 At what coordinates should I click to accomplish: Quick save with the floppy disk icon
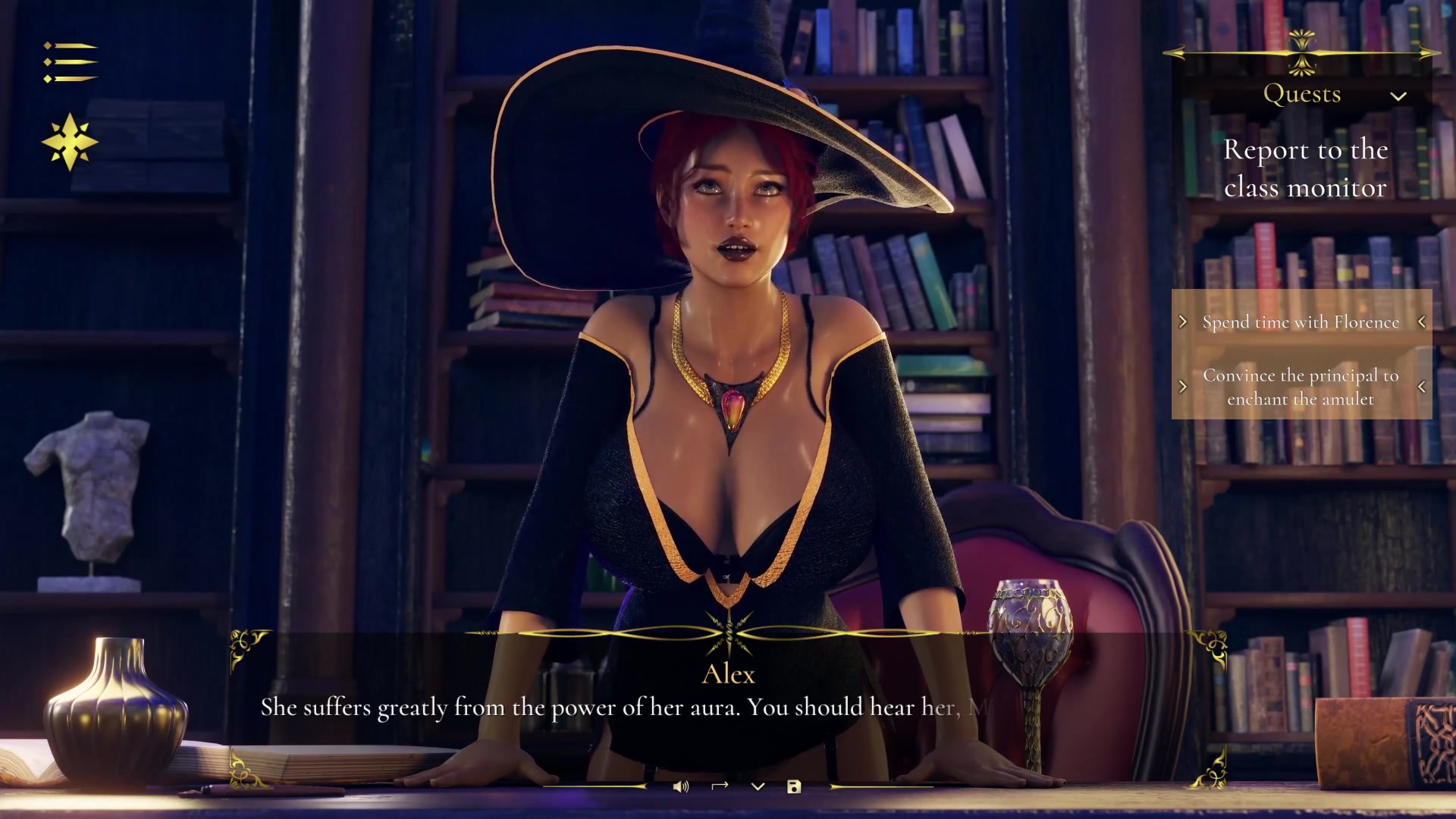click(794, 786)
